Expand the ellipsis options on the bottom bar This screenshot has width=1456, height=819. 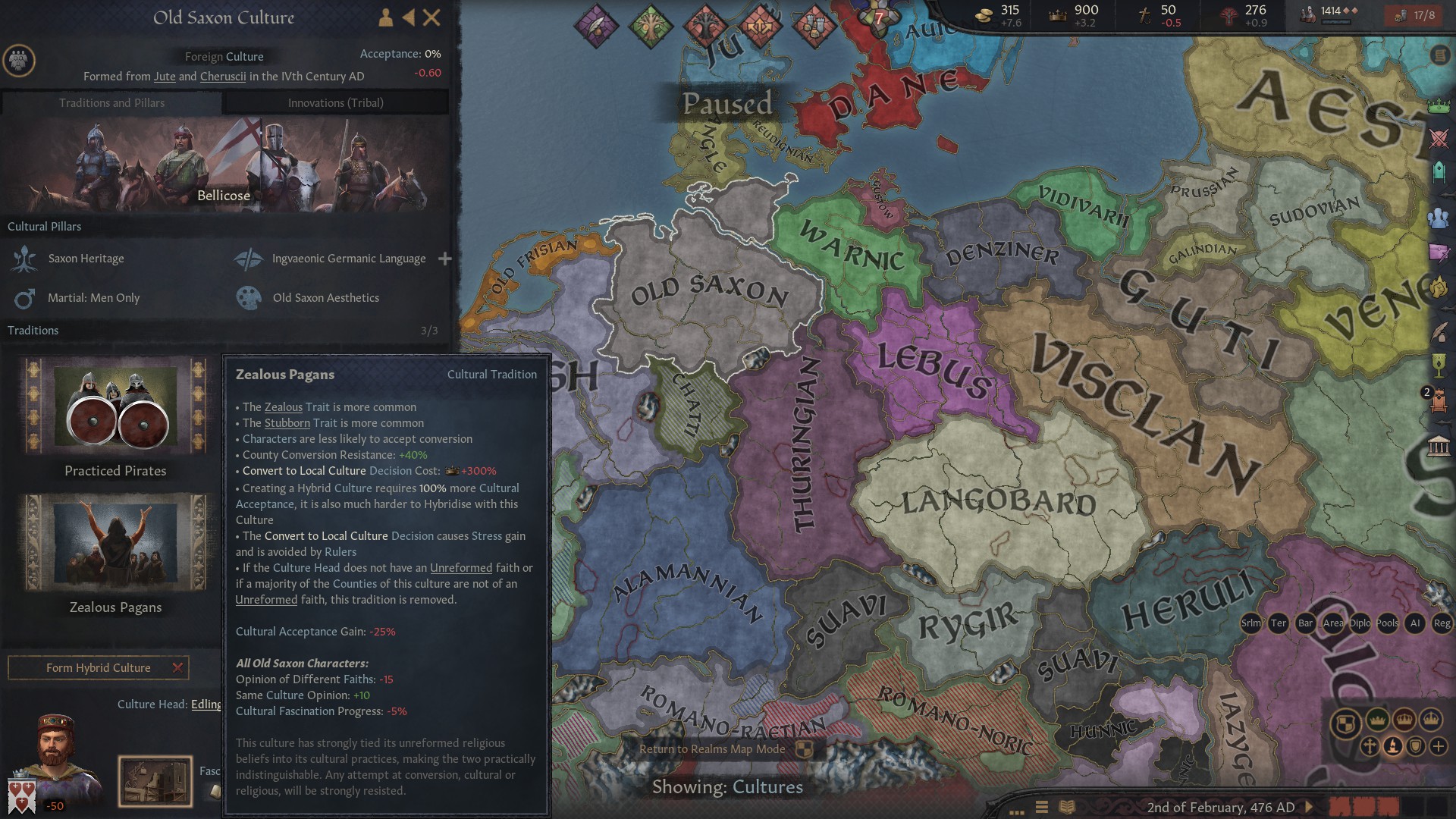click(x=1016, y=811)
